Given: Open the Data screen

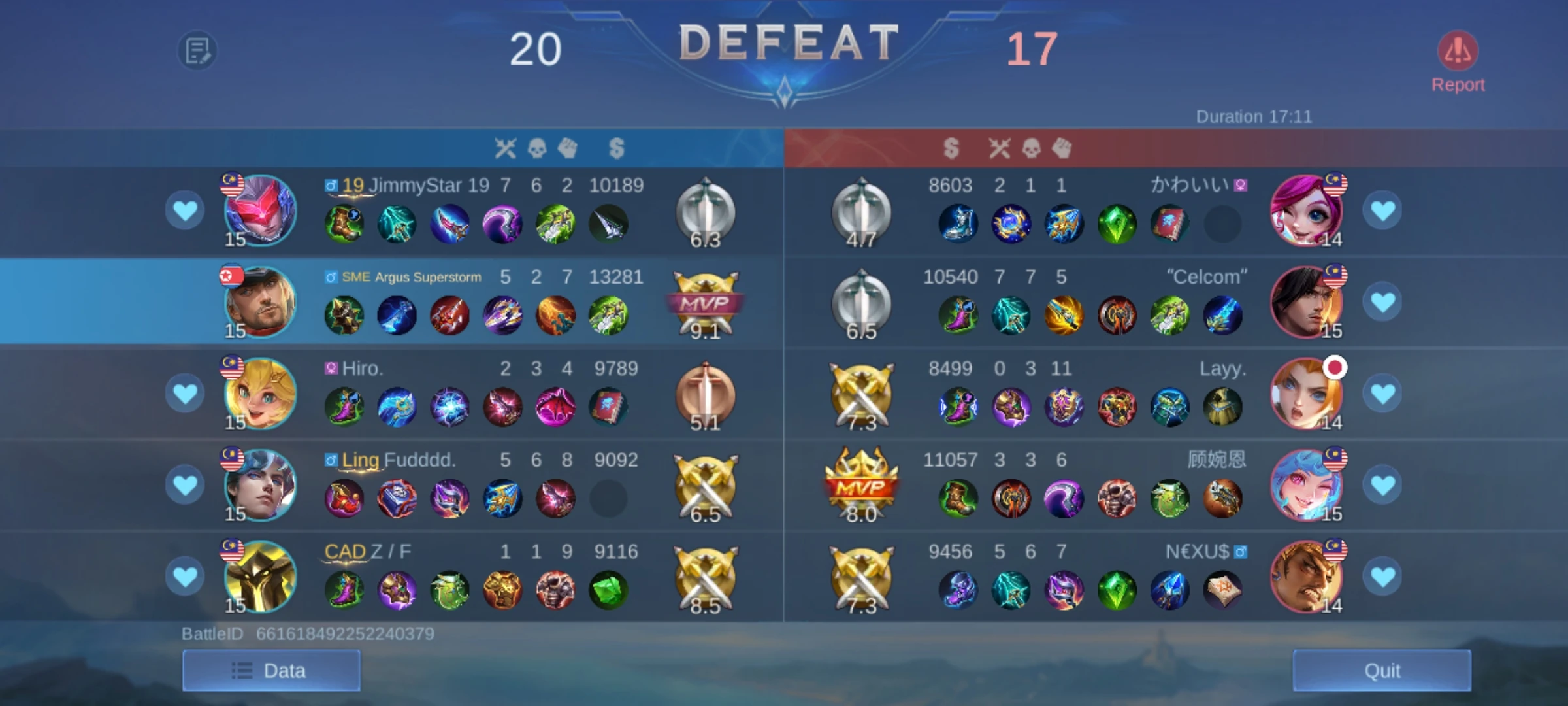Looking at the screenshot, I should 272,670.
